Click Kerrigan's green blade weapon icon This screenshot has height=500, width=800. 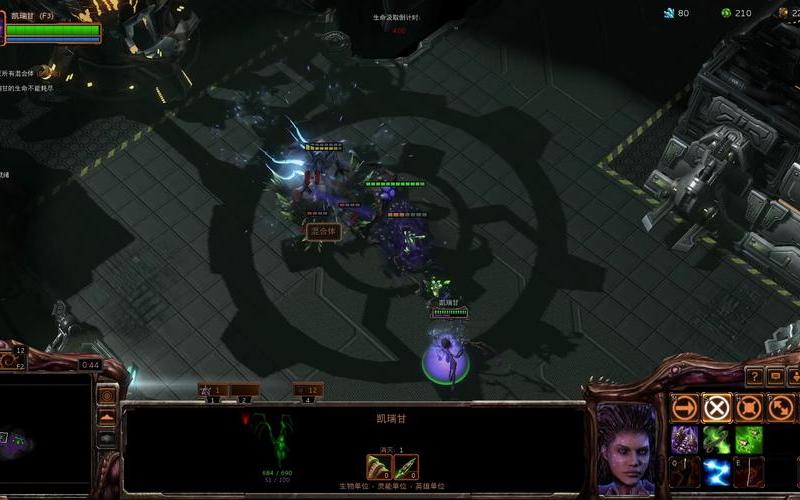(x=405, y=466)
